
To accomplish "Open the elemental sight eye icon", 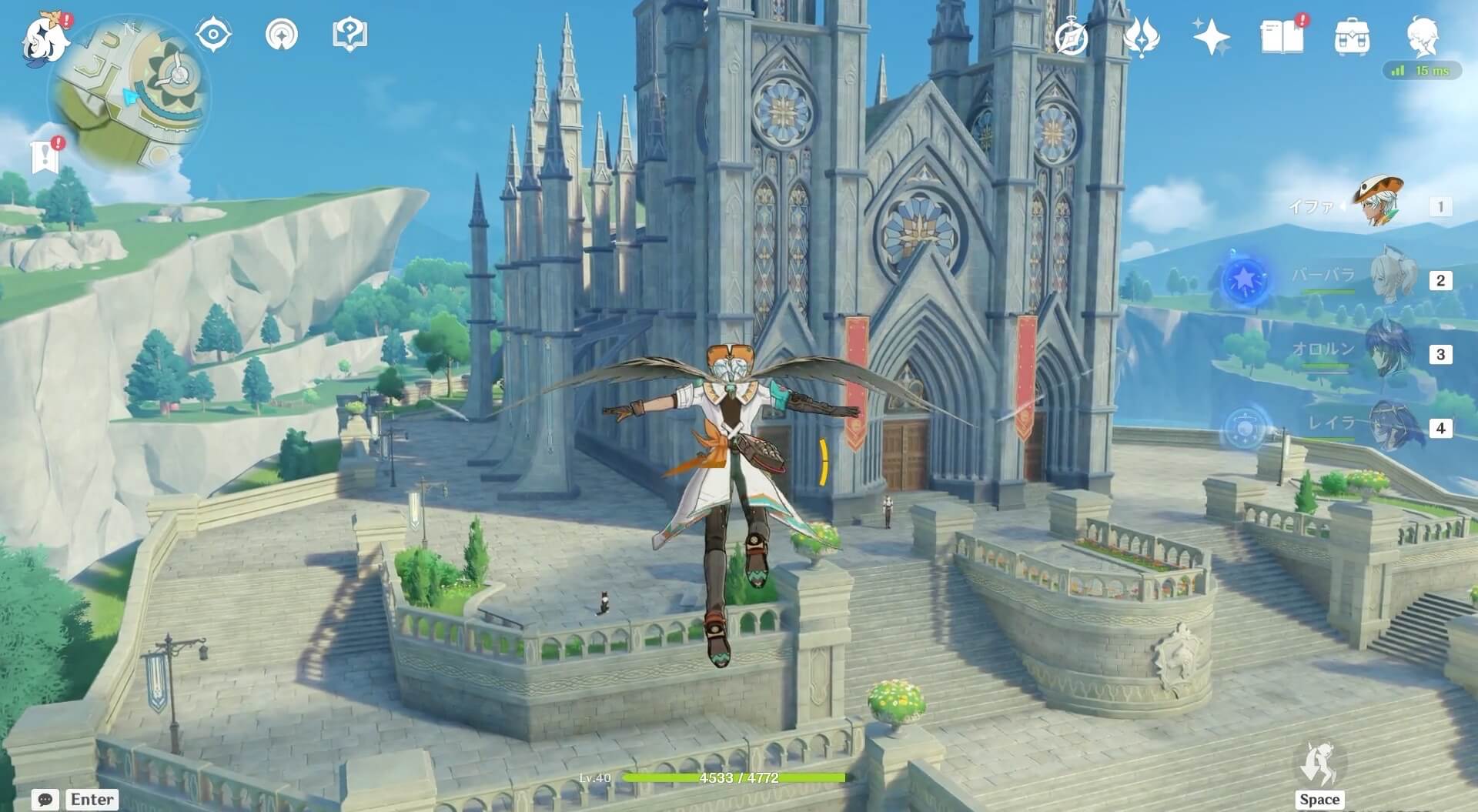I will pyautogui.click(x=213, y=35).
